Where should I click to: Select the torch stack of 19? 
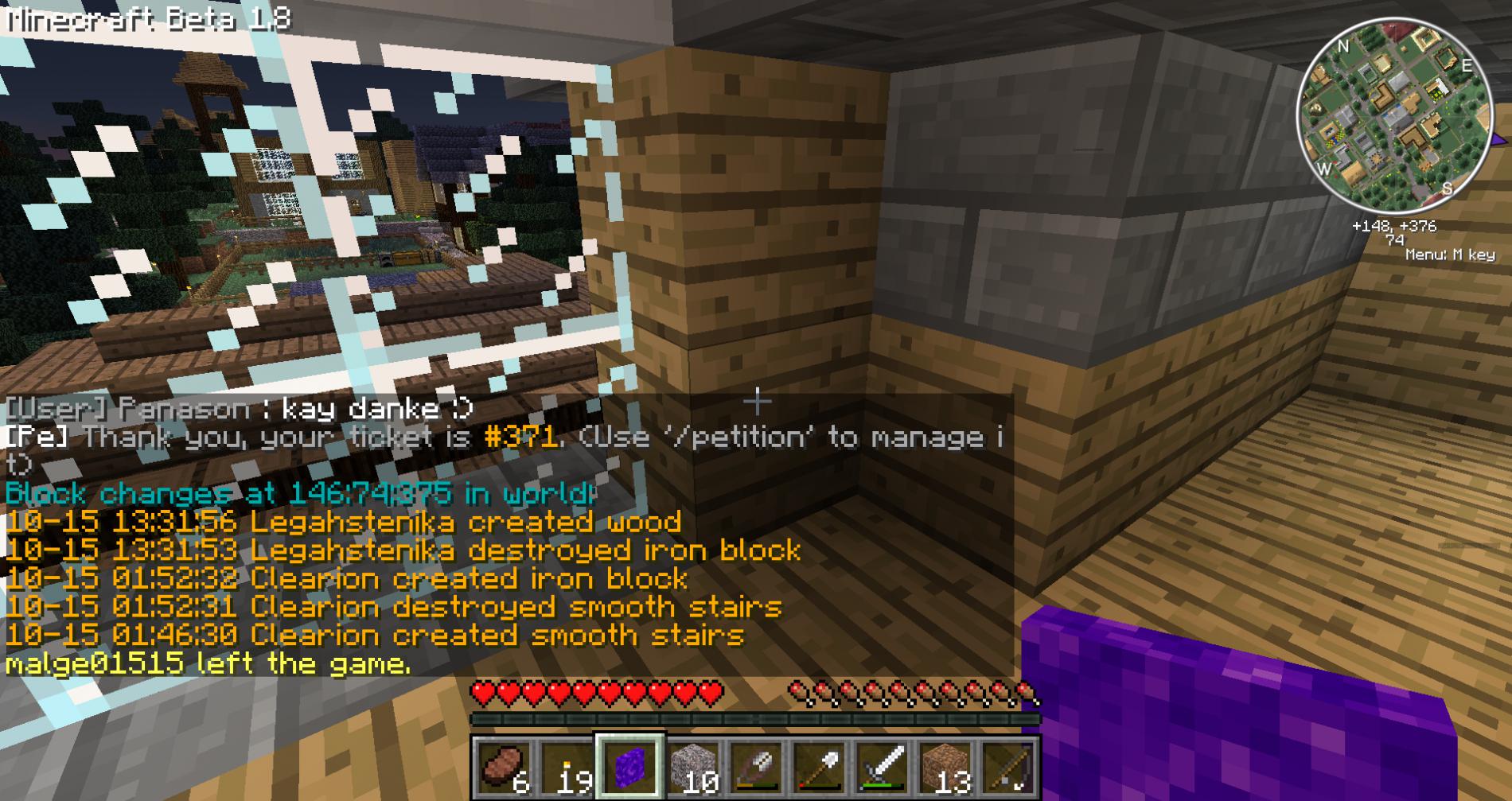pos(567,768)
